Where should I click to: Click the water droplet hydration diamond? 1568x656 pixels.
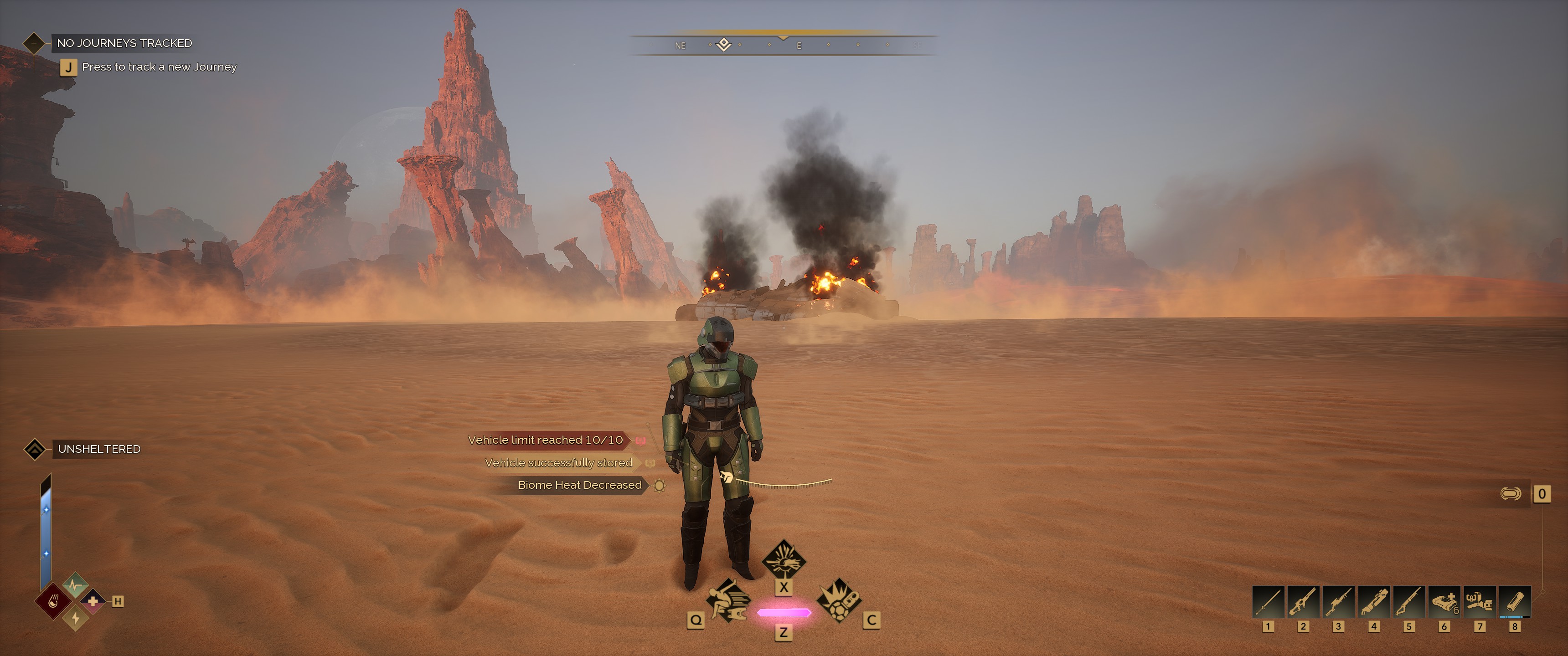pos(55,602)
